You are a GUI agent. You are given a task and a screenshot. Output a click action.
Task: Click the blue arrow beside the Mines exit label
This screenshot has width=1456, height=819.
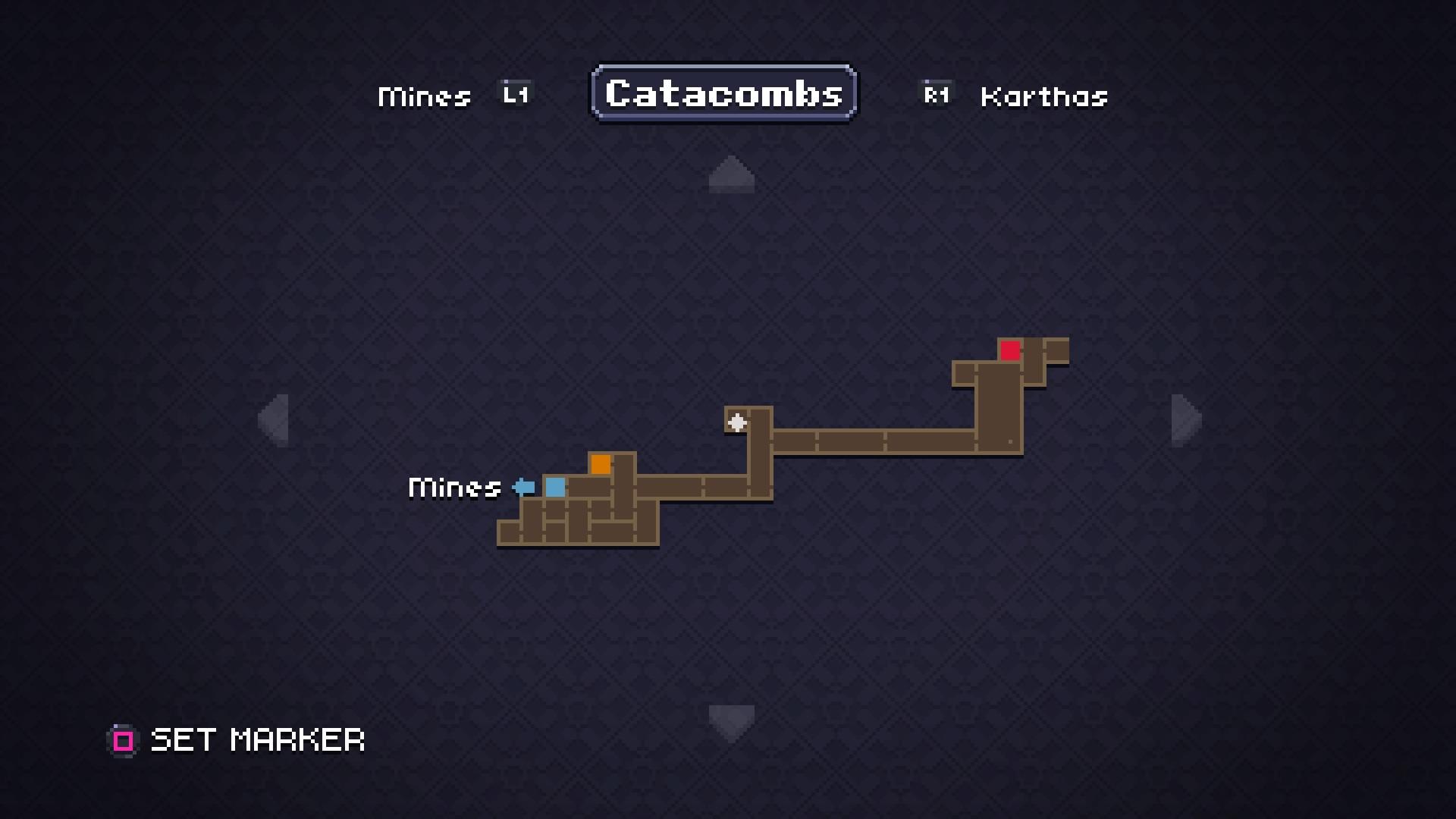click(x=523, y=488)
